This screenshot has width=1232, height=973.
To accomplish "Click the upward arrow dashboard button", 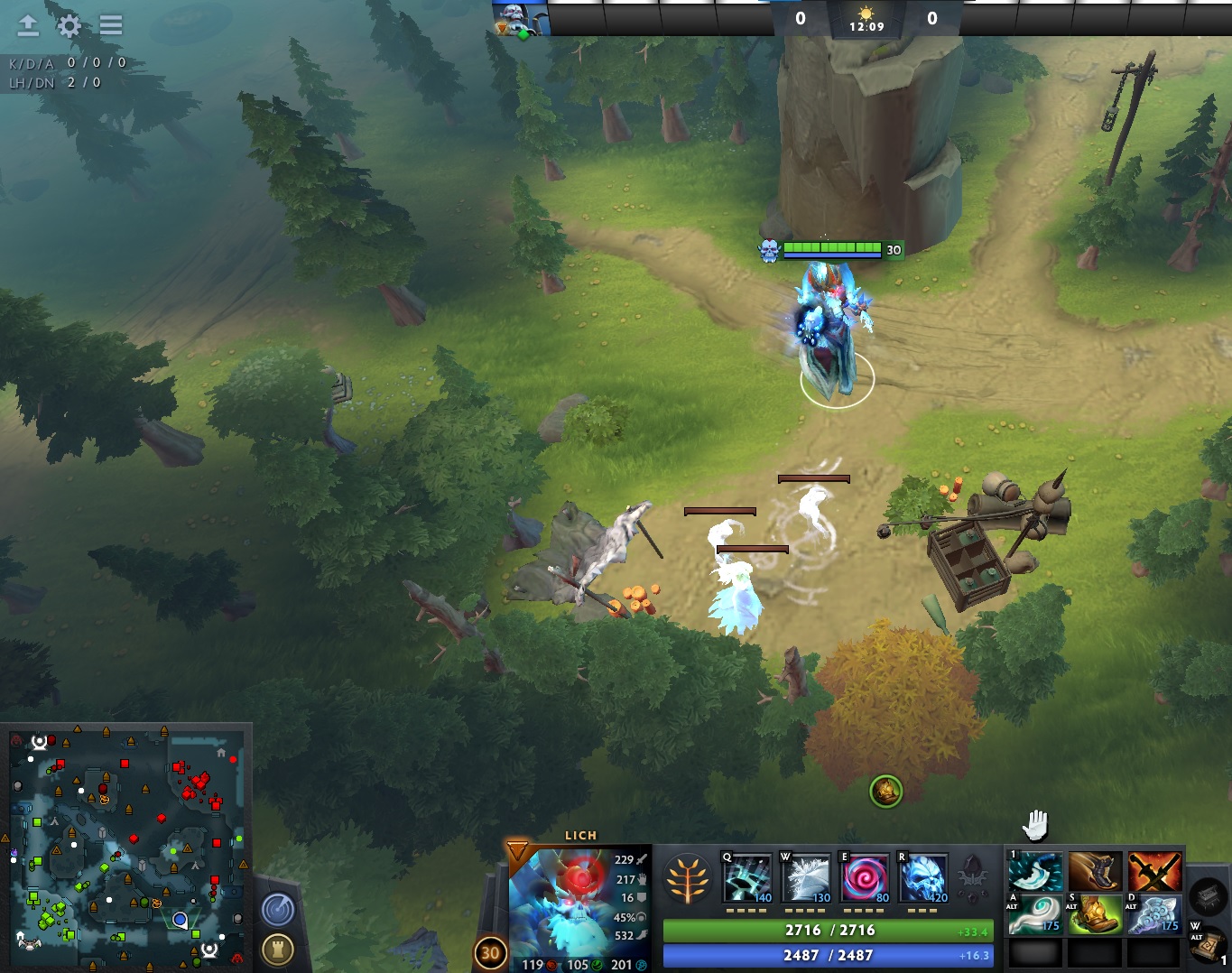I will coord(28,25).
